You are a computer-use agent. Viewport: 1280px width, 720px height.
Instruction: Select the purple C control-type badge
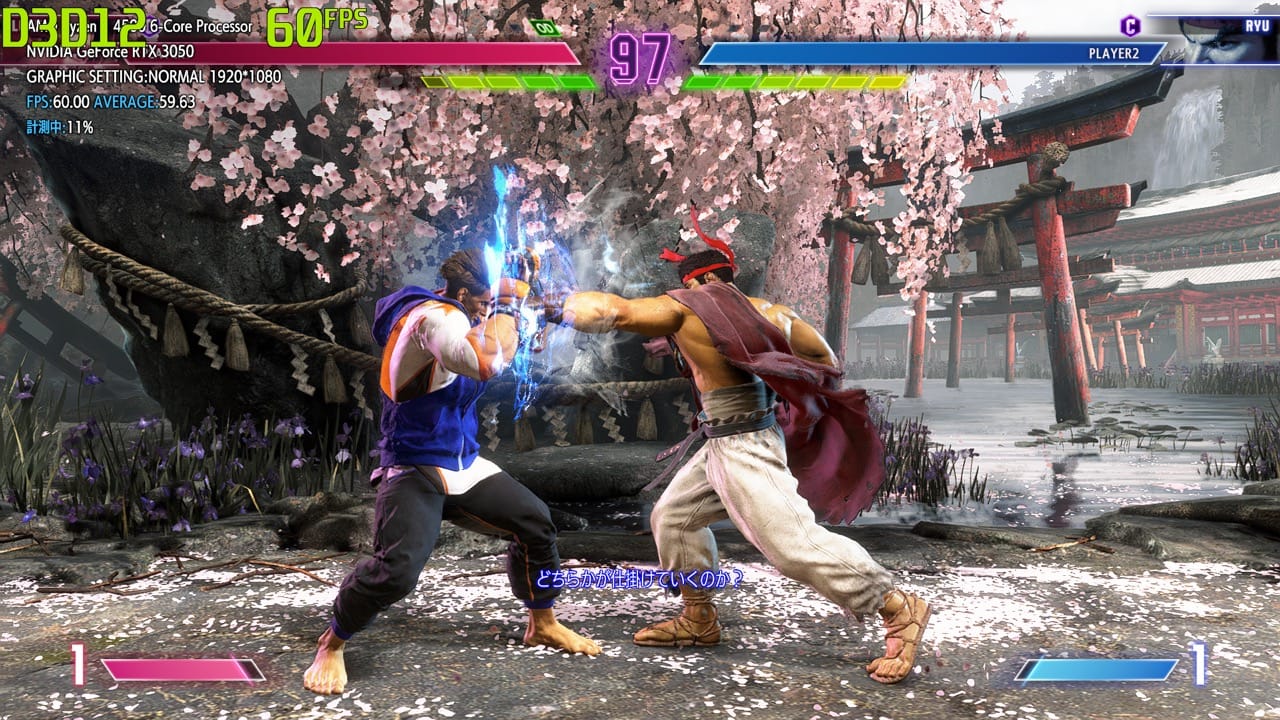pyautogui.click(x=1129, y=25)
